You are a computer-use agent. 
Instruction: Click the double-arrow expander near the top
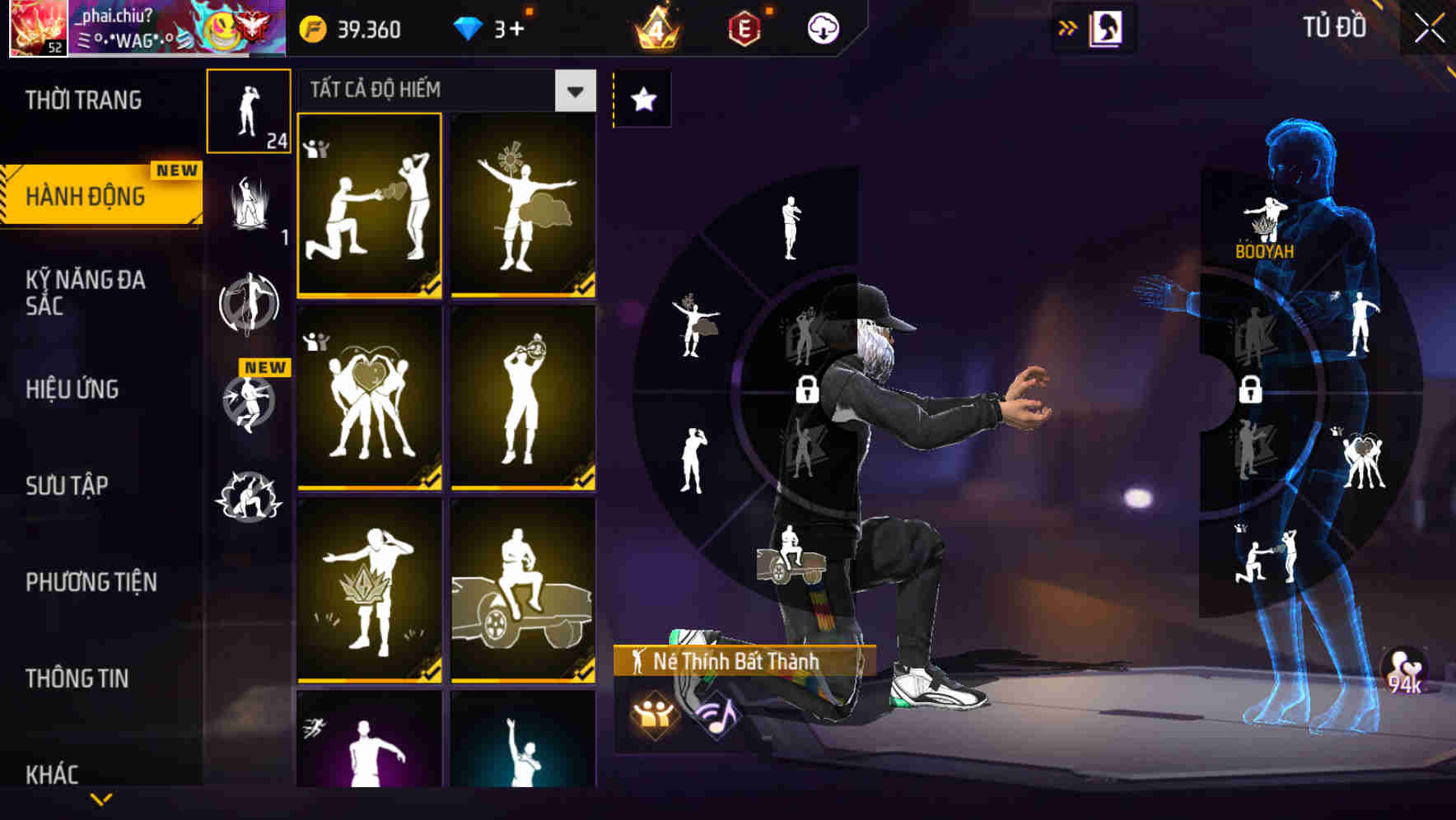click(x=1068, y=26)
